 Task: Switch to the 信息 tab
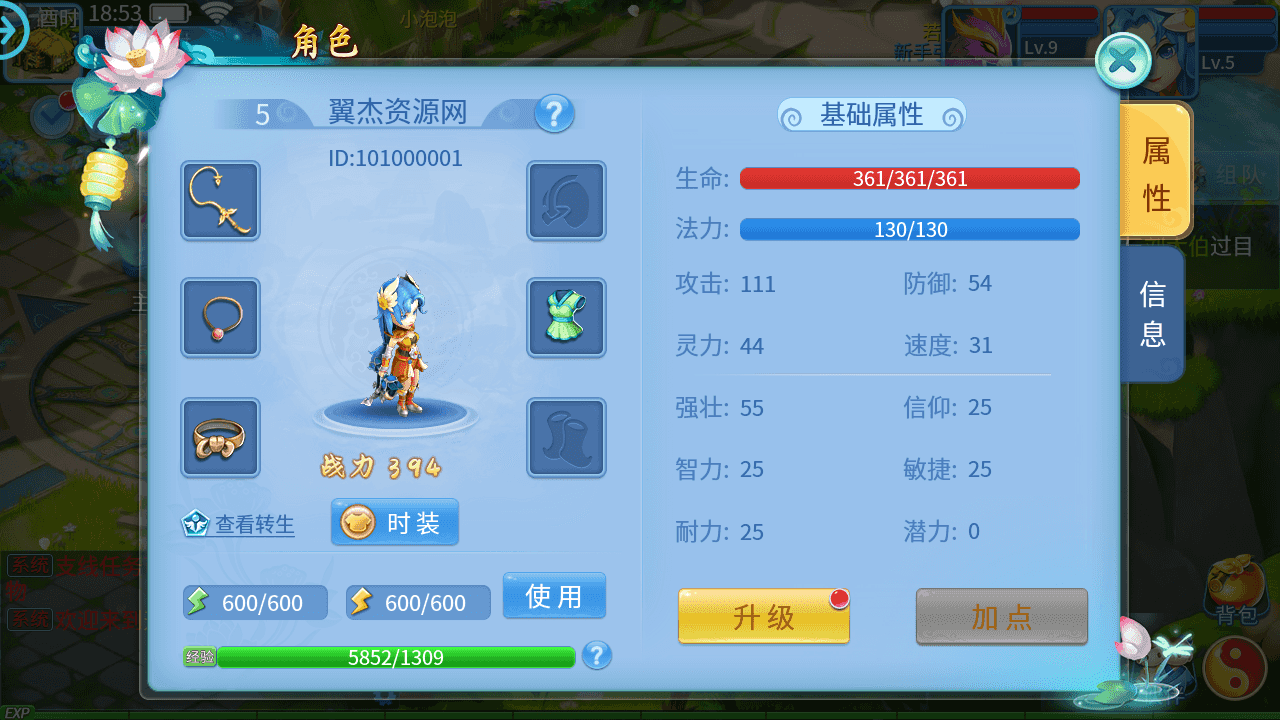pos(1152,314)
